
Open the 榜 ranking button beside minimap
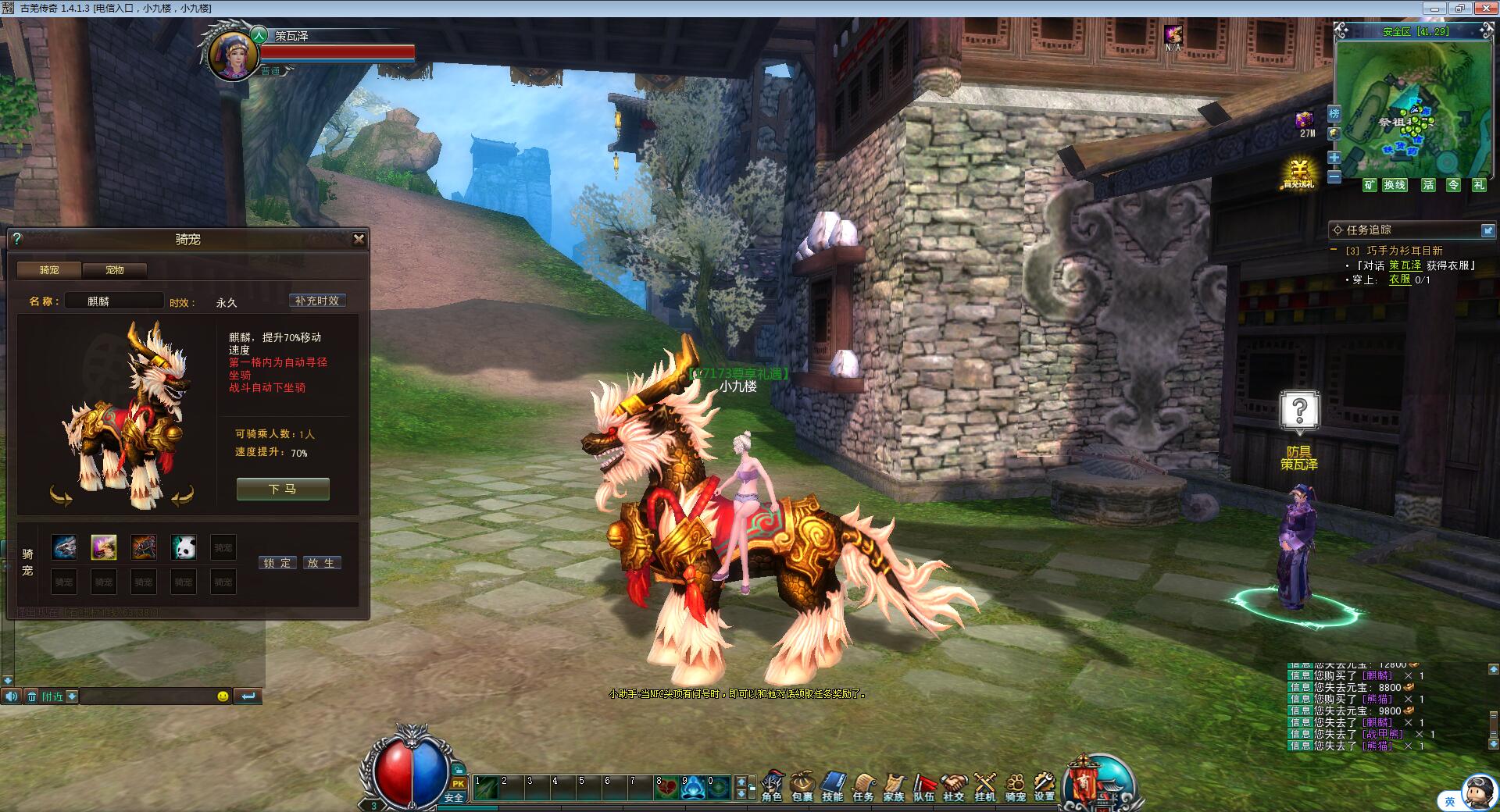(1334, 114)
